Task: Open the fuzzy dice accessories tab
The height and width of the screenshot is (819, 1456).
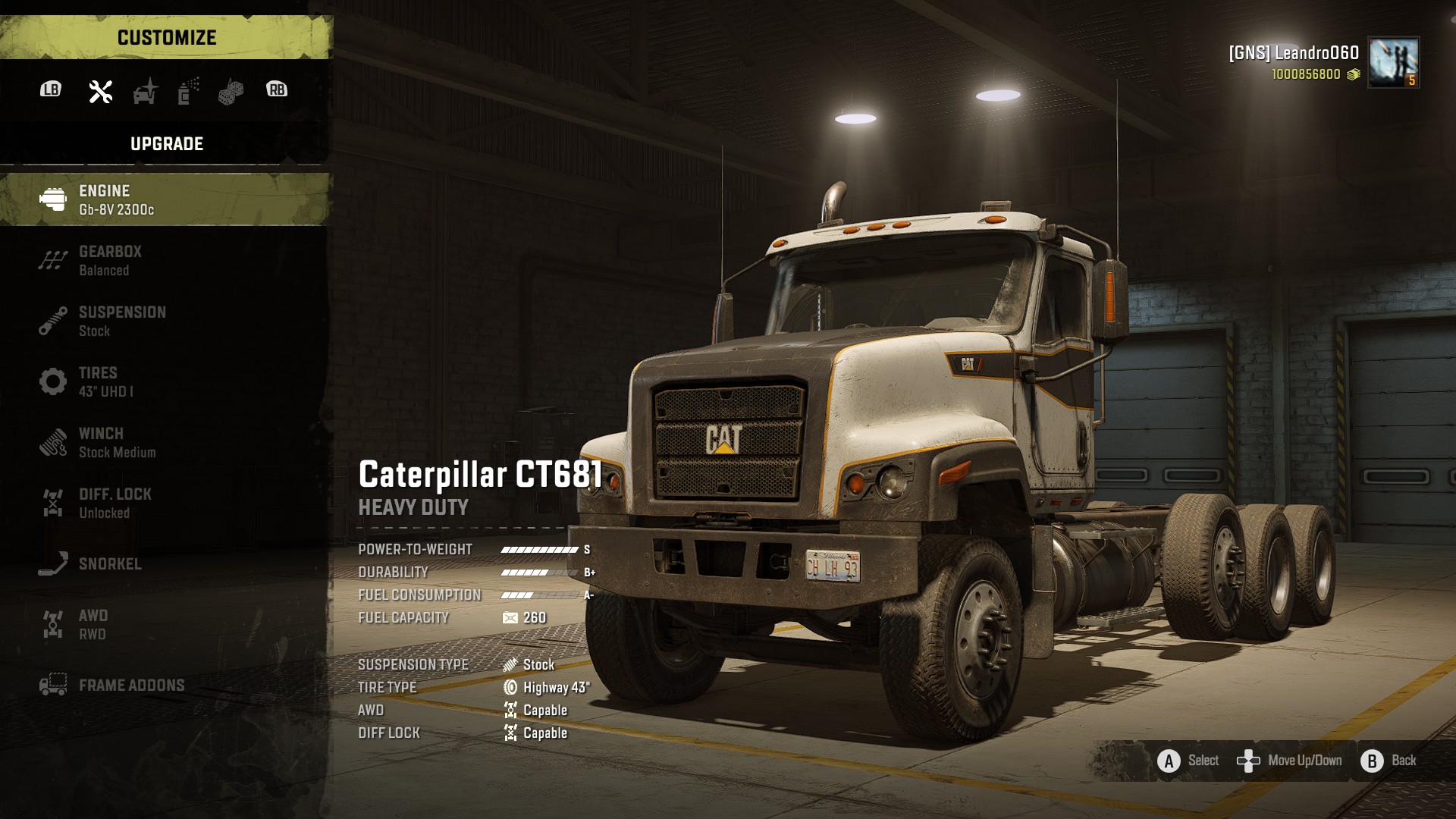Action: tap(231, 92)
